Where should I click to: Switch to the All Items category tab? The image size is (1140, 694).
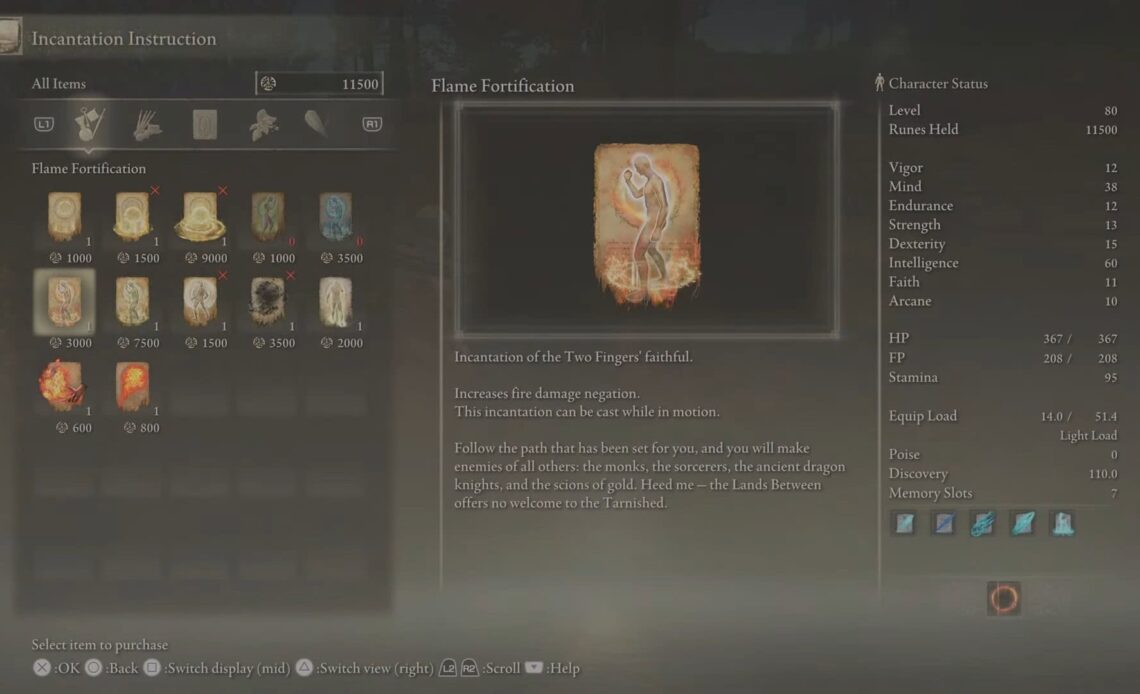[x=91, y=124]
